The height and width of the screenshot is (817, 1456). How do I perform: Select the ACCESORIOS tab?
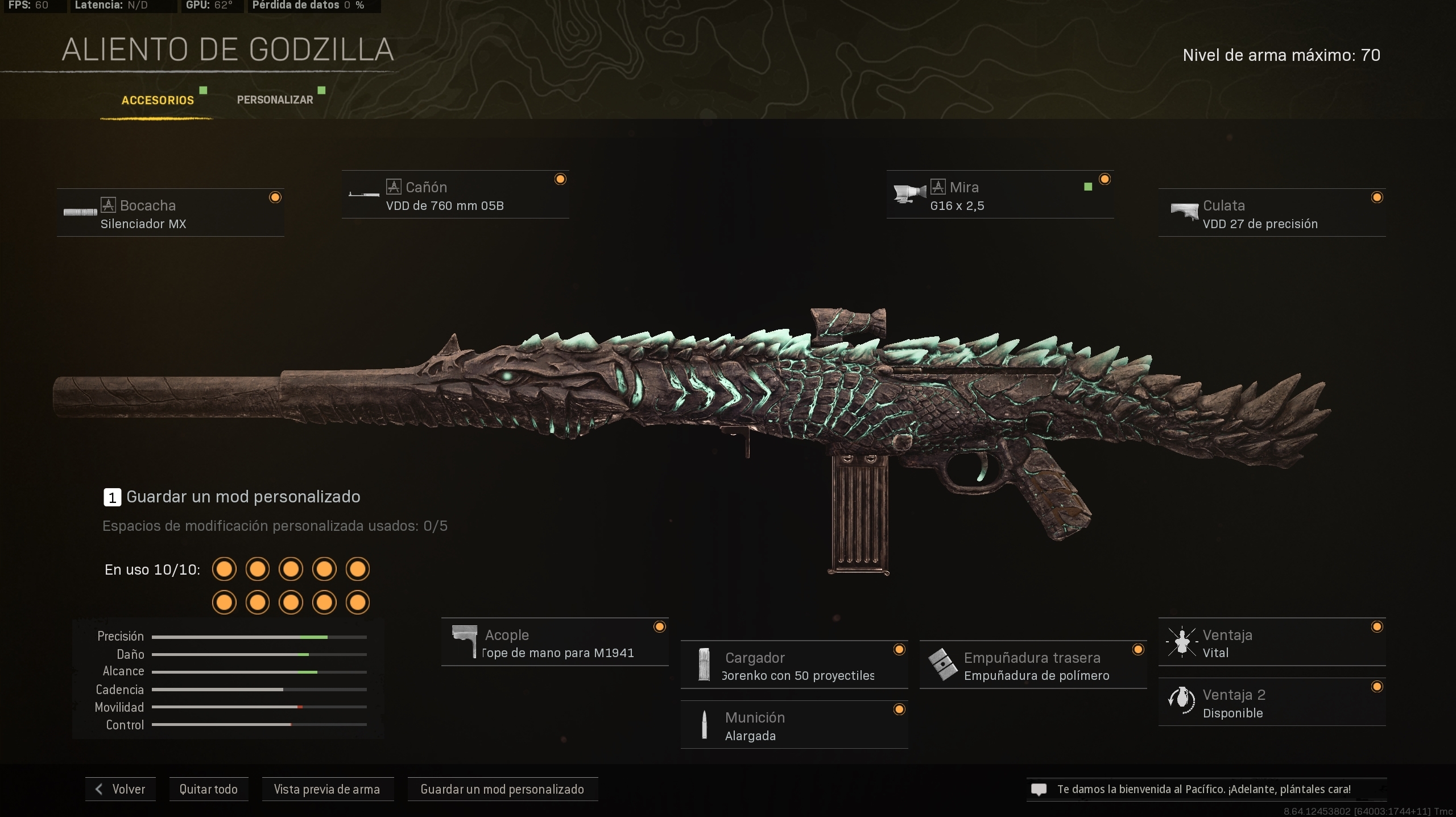[158, 100]
